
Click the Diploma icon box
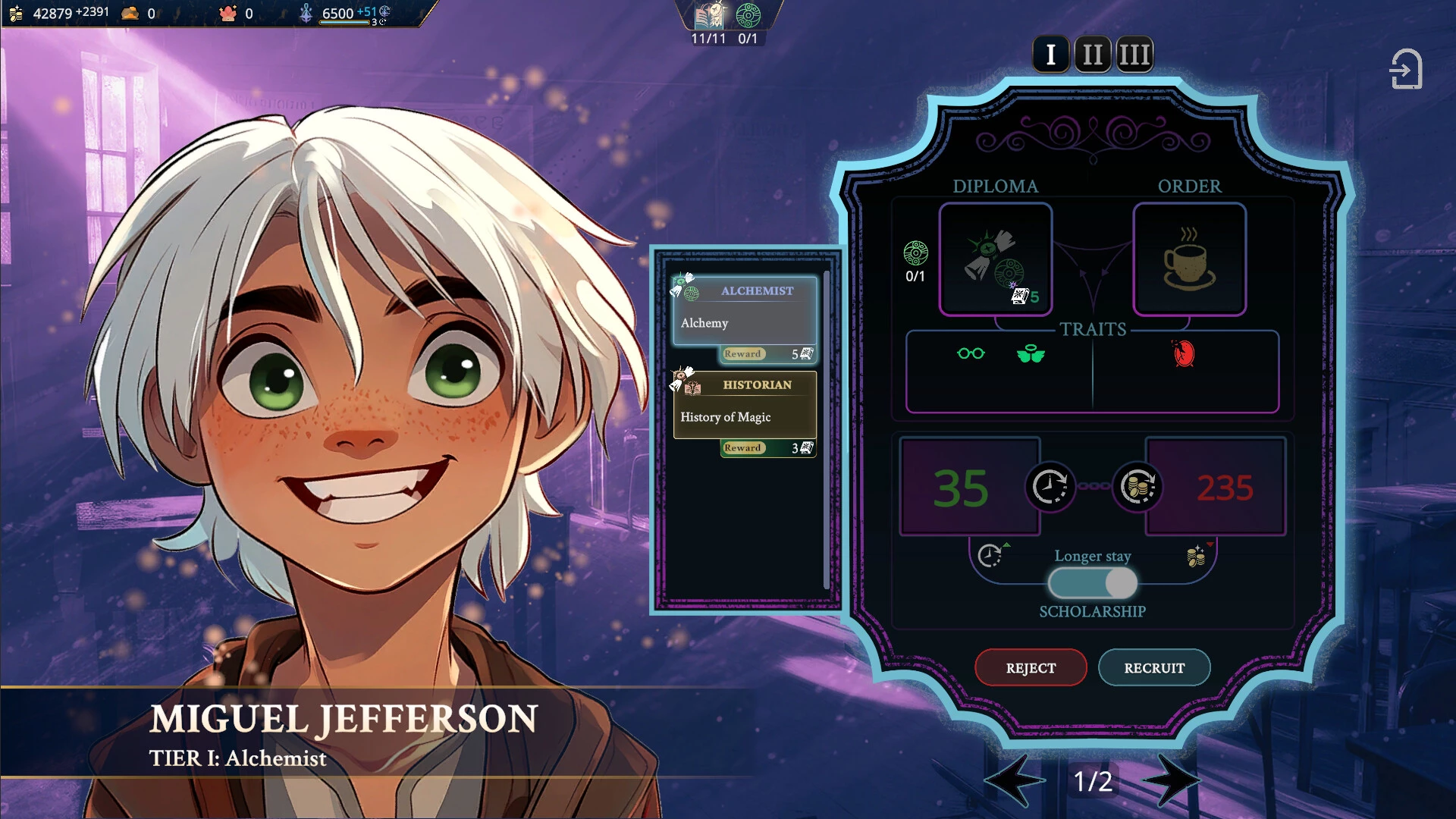[996, 259]
